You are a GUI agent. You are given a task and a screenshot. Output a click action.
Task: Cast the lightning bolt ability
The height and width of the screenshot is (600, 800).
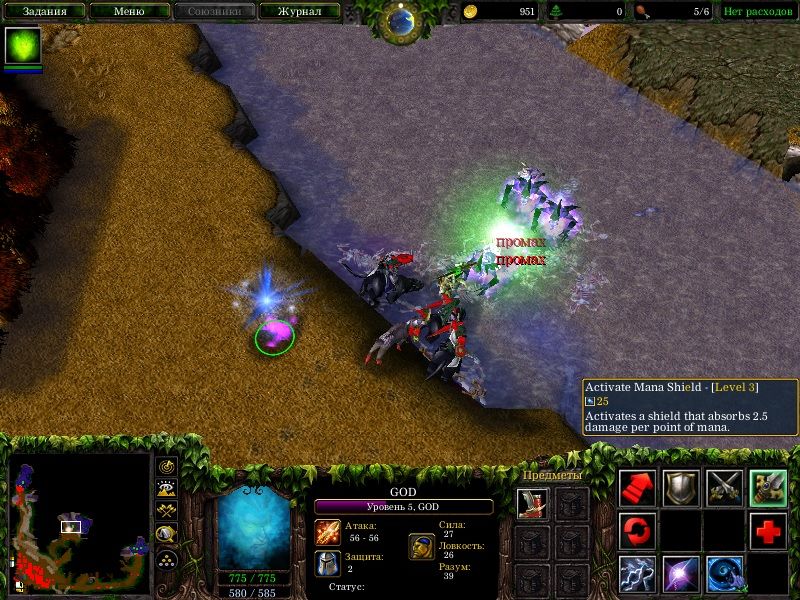pyautogui.click(x=637, y=573)
